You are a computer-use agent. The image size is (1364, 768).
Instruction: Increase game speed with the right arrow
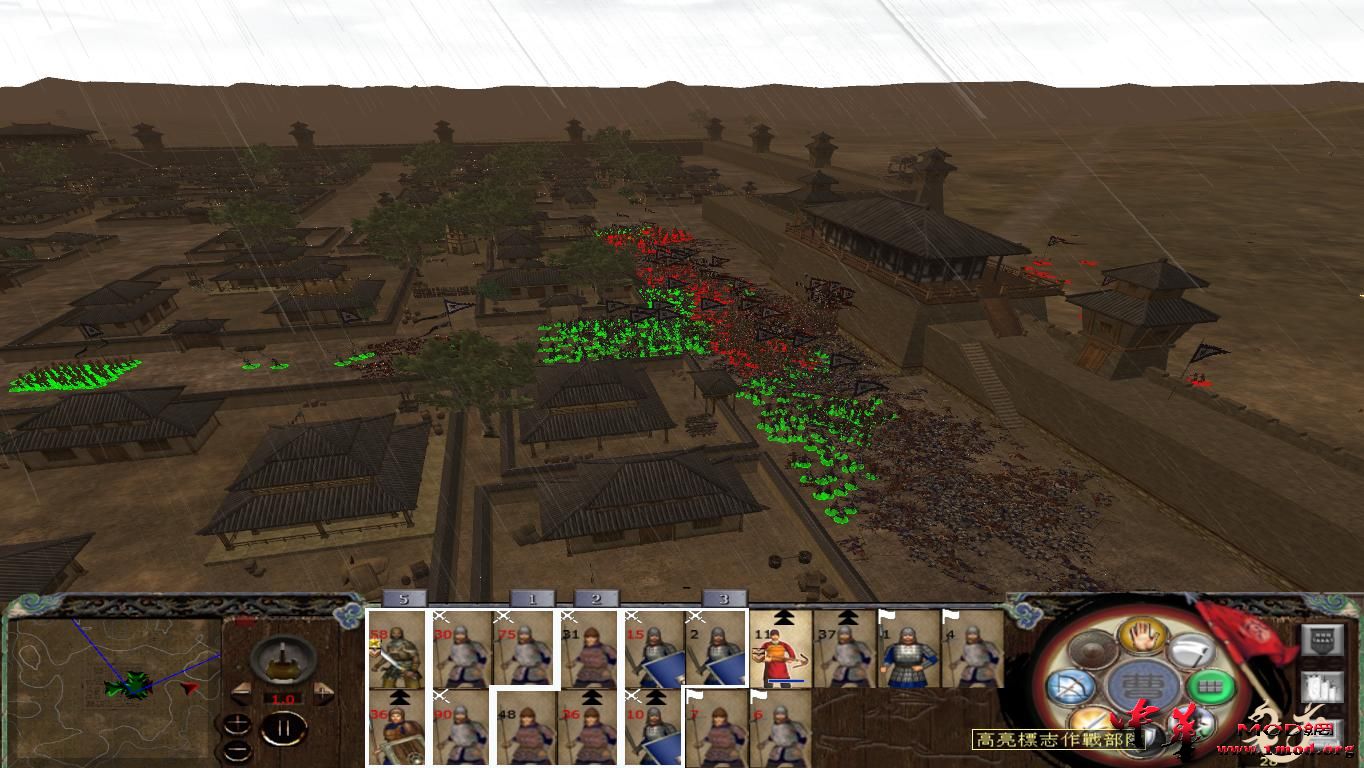pyautogui.click(x=322, y=692)
